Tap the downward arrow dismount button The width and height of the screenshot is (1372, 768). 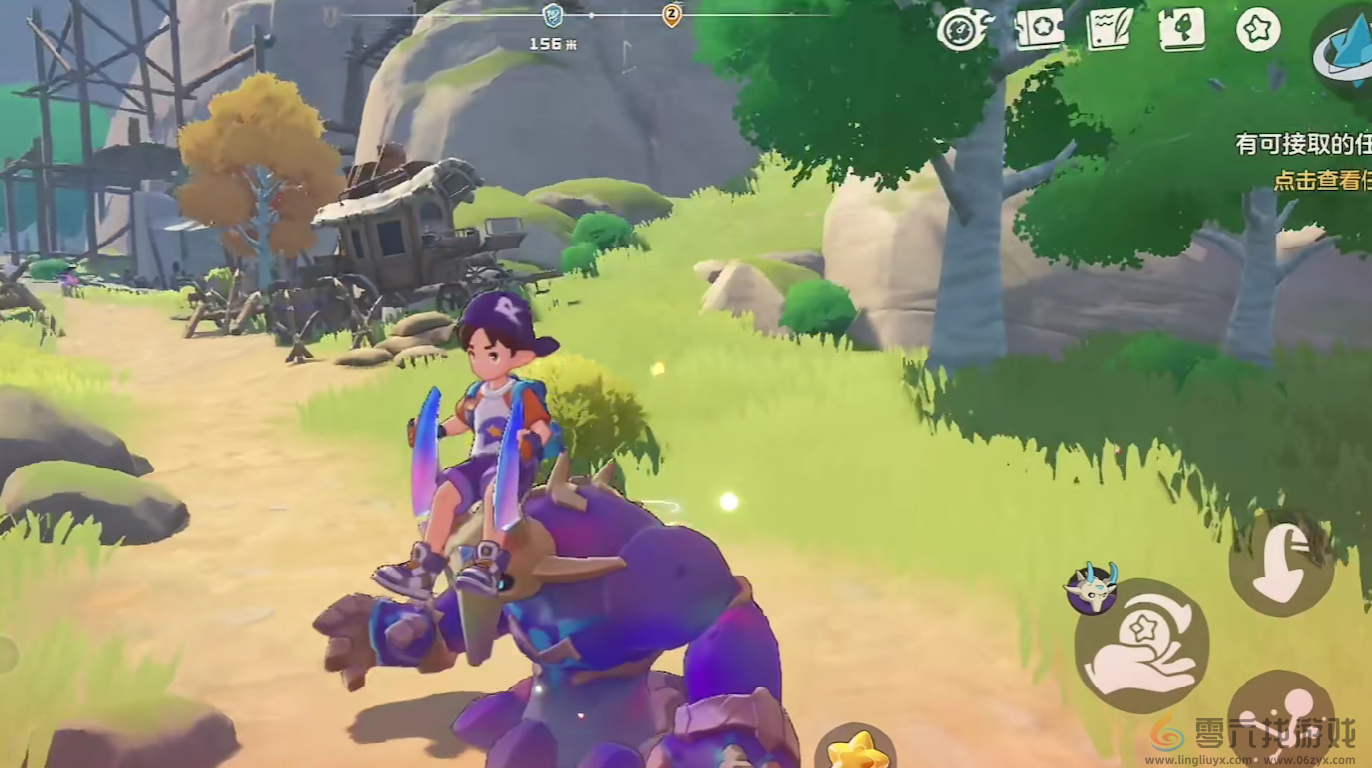click(x=1280, y=564)
